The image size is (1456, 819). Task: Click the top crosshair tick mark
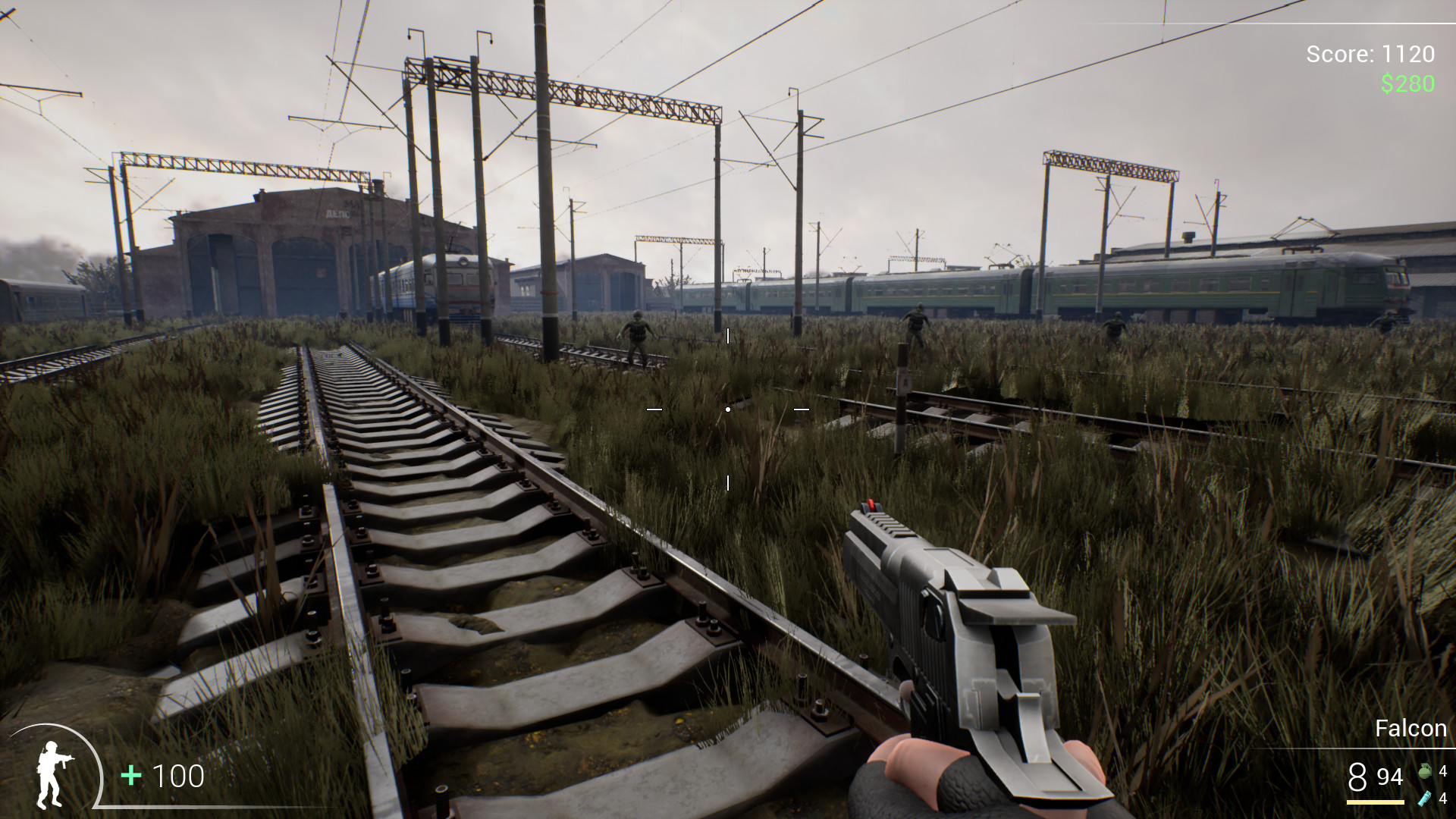coord(729,337)
